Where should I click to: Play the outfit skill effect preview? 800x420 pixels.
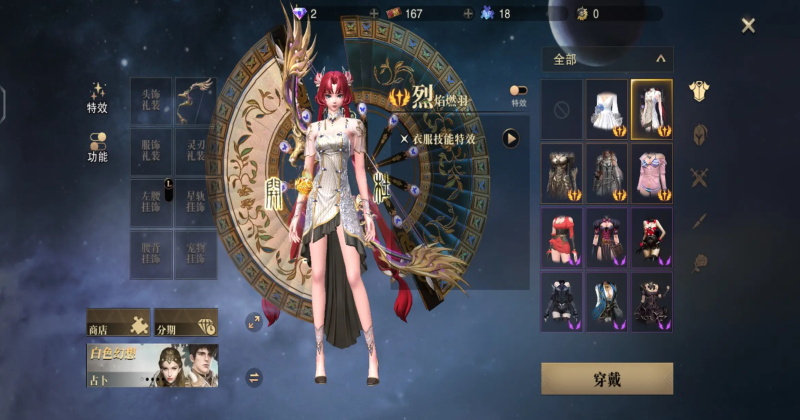(x=511, y=138)
